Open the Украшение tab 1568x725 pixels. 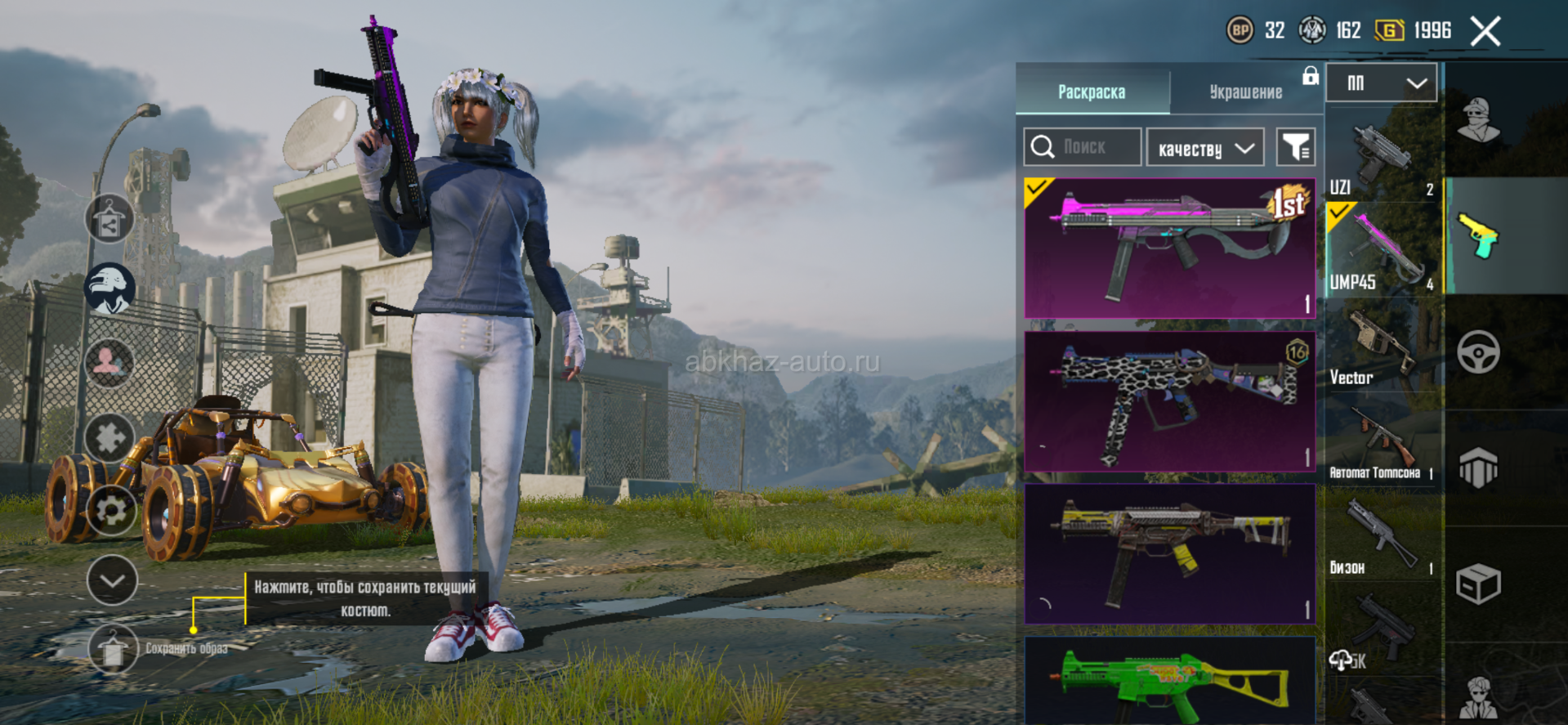coord(1245,92)
